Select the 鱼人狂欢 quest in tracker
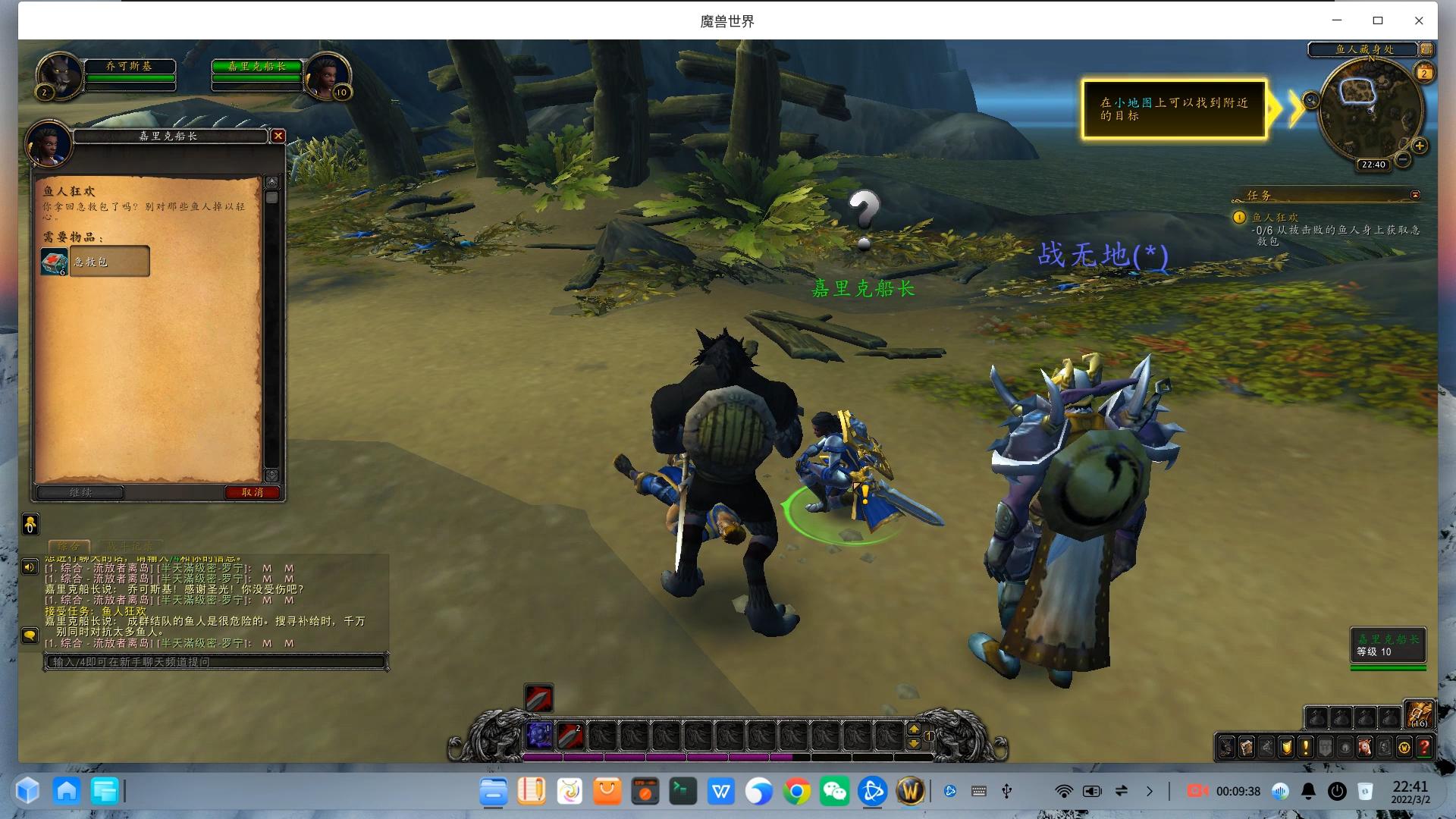 pyautogui.click(x=1275, y=218)
